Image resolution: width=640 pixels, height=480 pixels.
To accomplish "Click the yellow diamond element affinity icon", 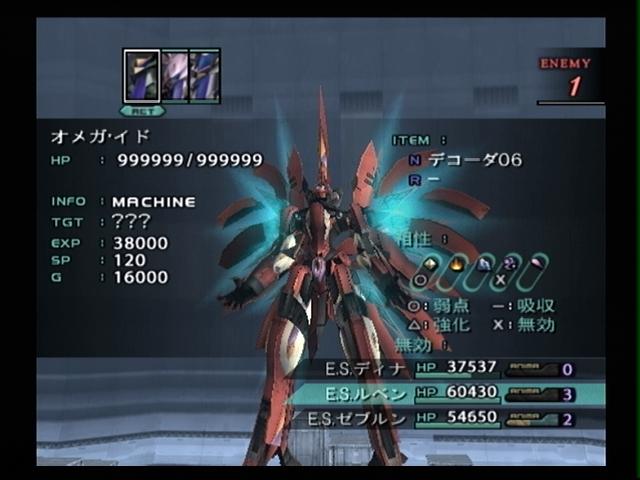I will pos(431,265).
